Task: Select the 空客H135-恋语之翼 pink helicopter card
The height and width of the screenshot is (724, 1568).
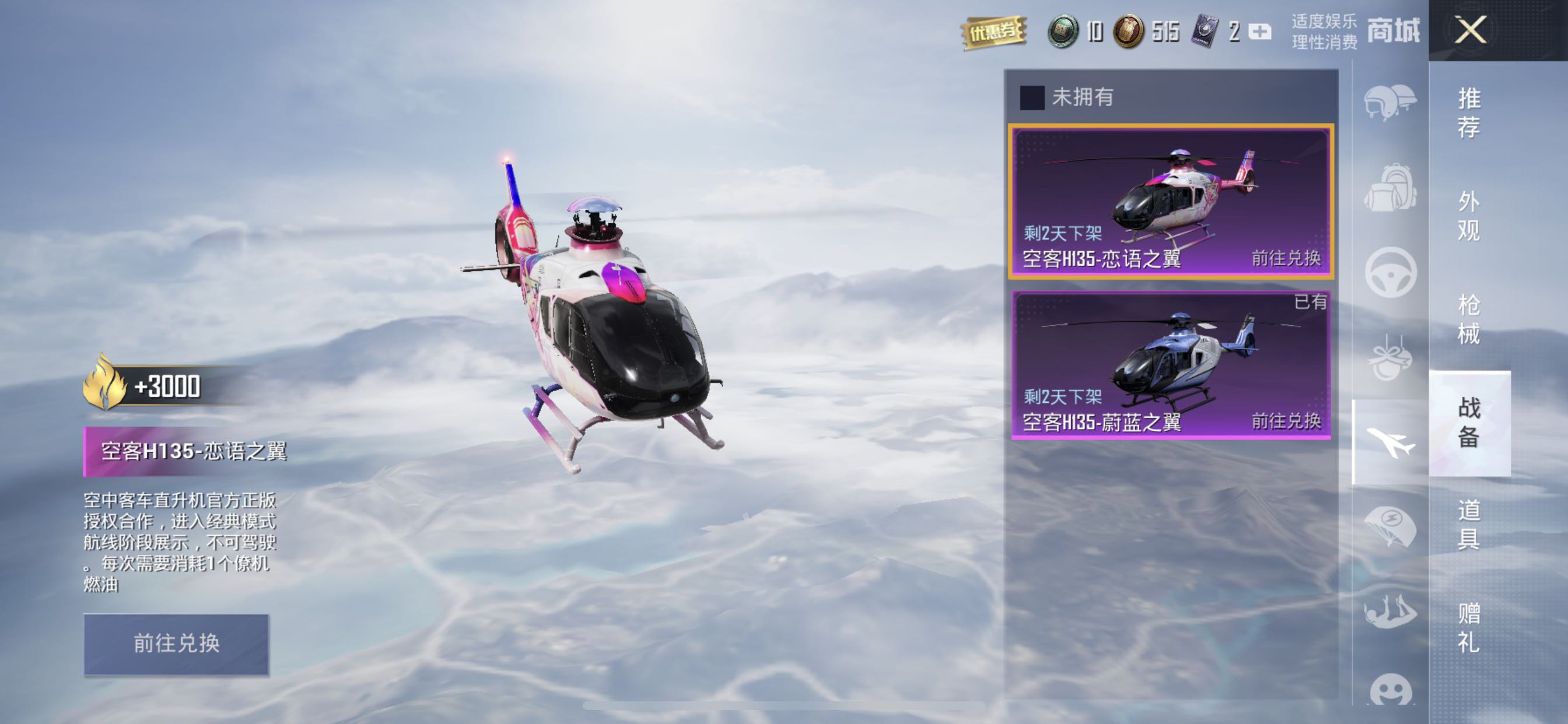Action: click(x=1171, y=201)
